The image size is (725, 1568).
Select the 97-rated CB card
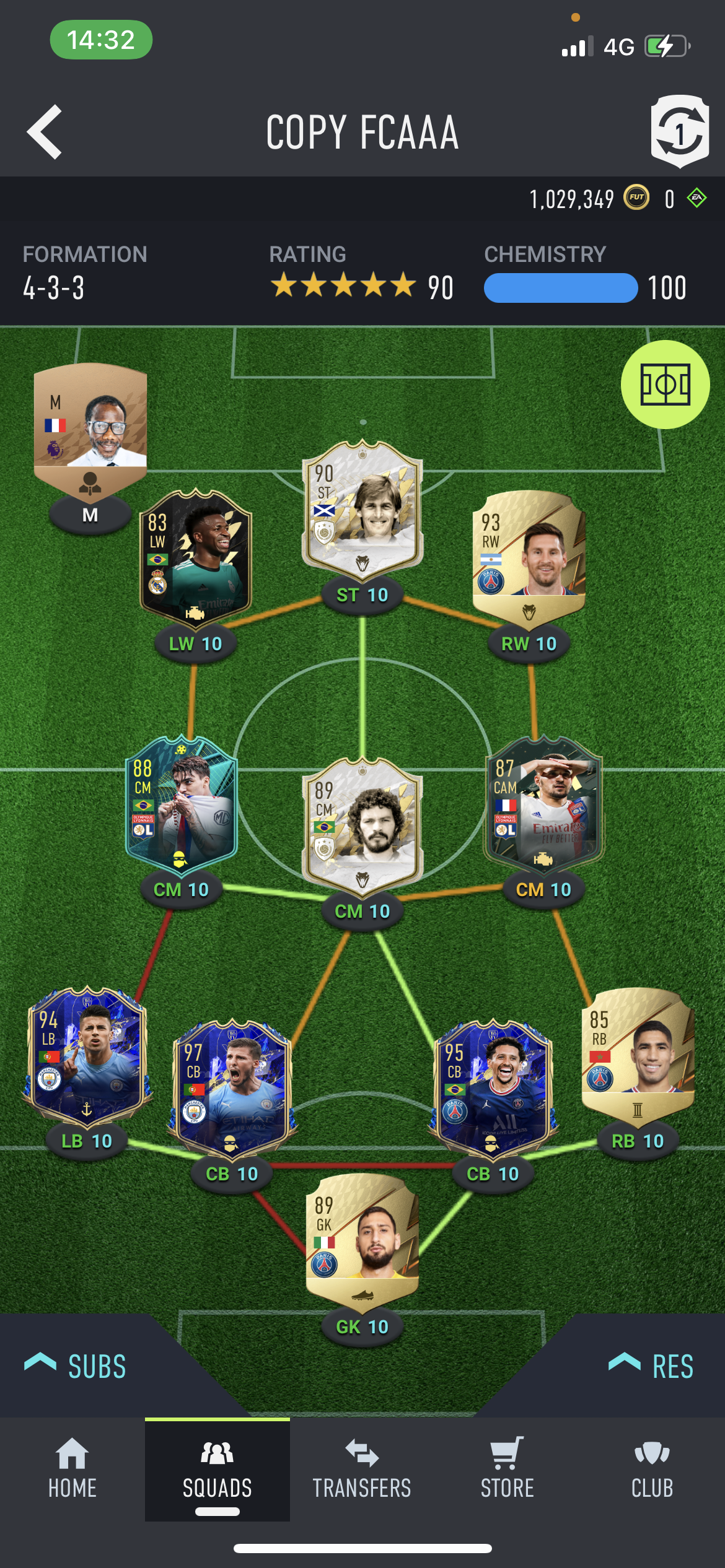pos(232,1087)
